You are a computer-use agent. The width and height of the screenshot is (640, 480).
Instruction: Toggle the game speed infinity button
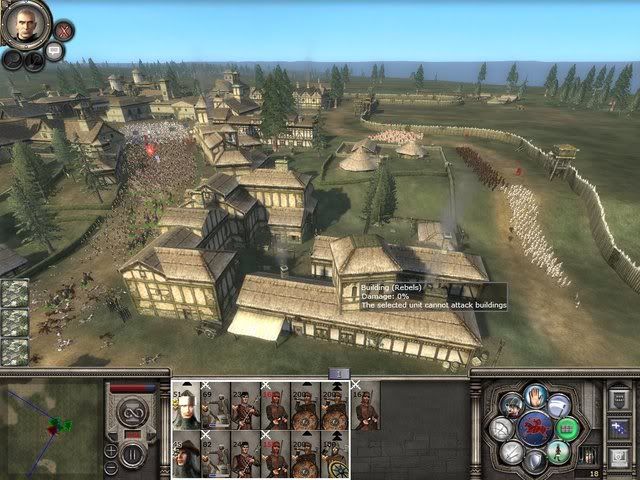(x=133, y=410)
